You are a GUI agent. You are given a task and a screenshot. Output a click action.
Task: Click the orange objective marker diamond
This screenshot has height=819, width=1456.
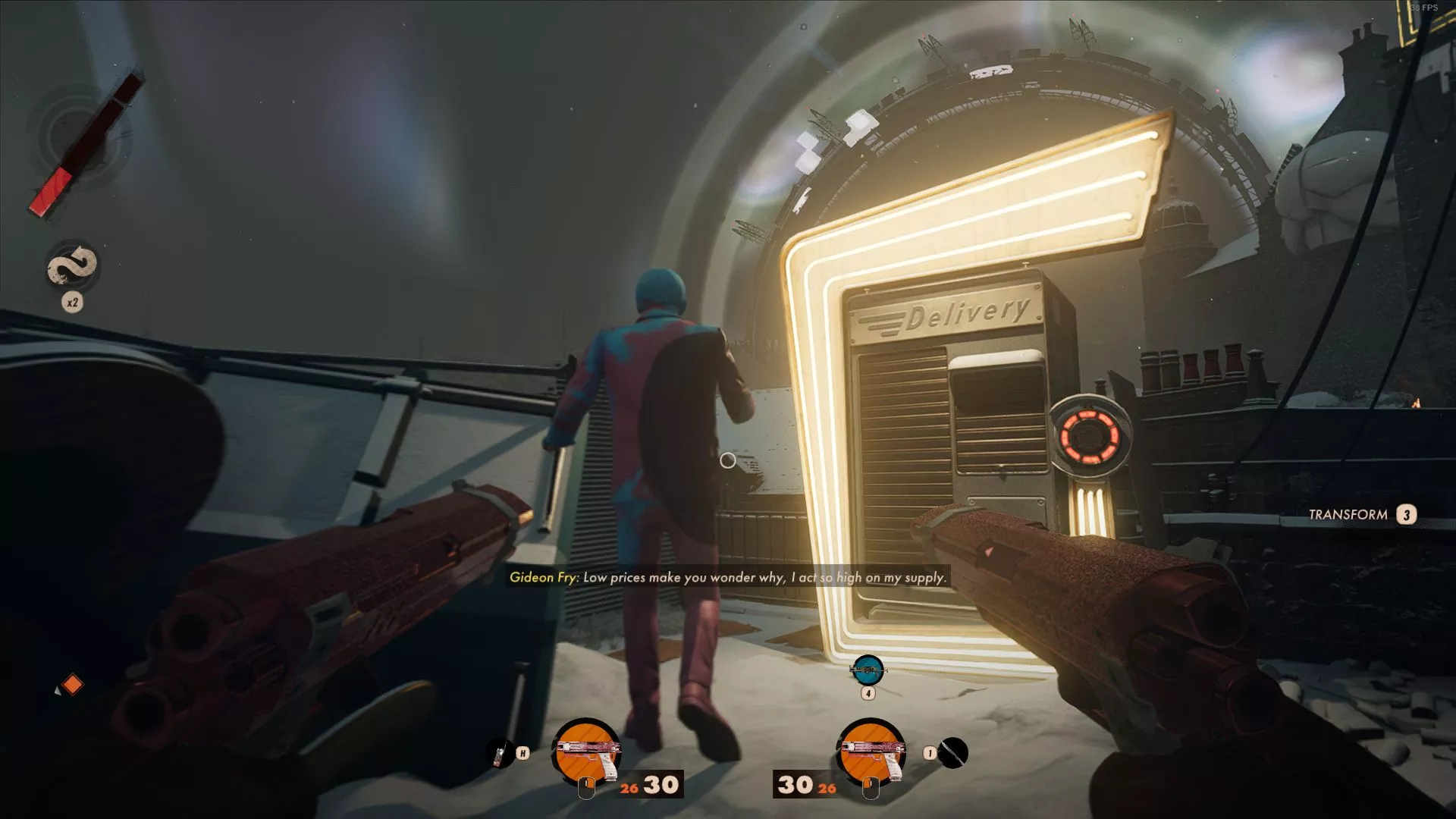pos(73,684)
